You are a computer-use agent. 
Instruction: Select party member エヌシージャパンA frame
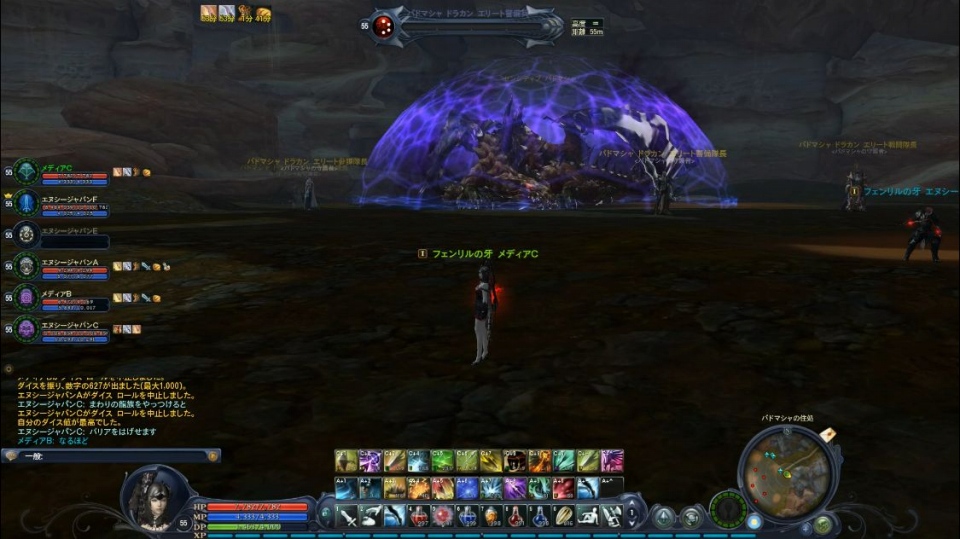point(72,267)
